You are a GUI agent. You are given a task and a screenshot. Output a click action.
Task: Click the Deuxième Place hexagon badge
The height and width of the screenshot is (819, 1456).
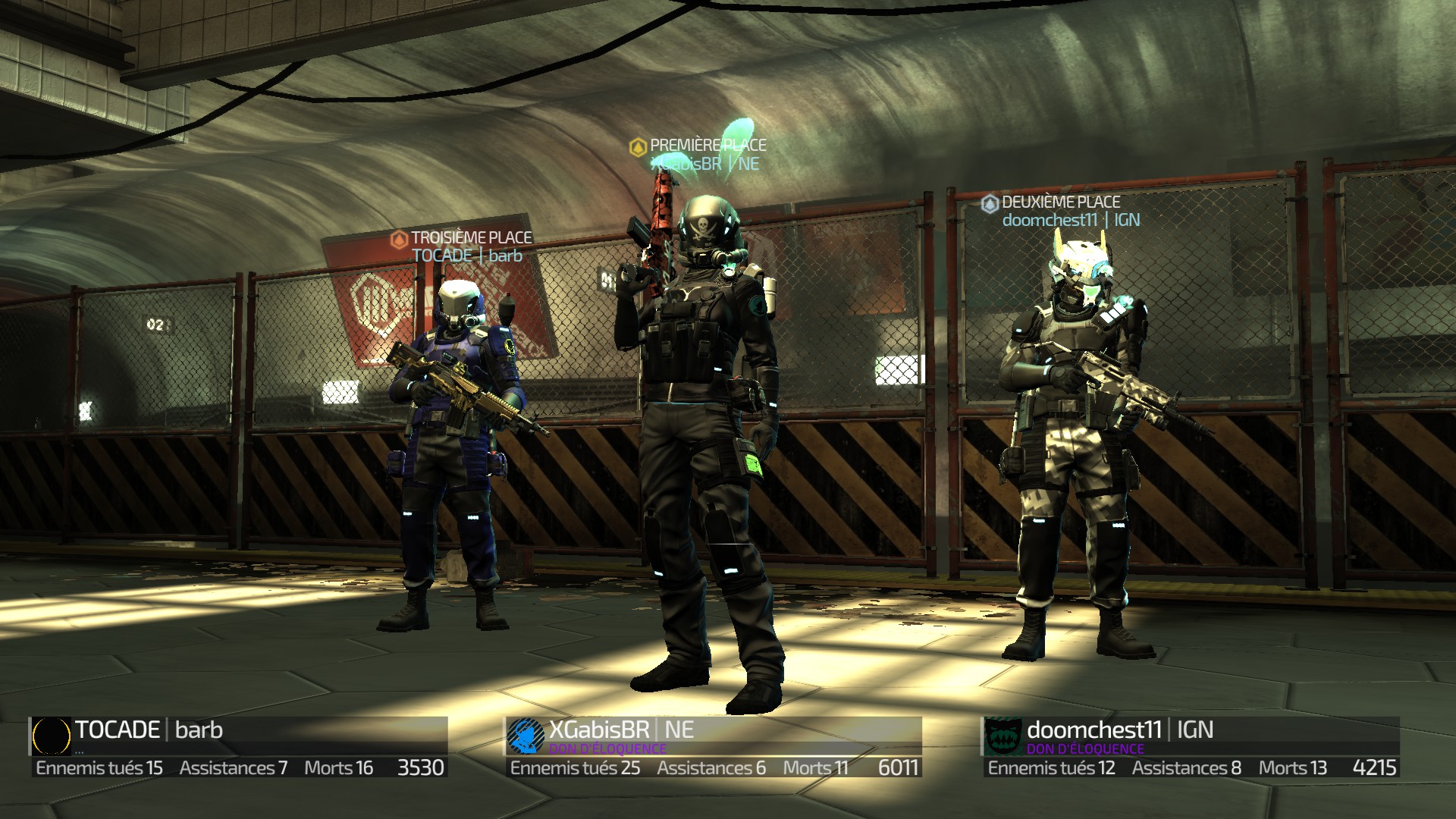[x=990, y=202]
